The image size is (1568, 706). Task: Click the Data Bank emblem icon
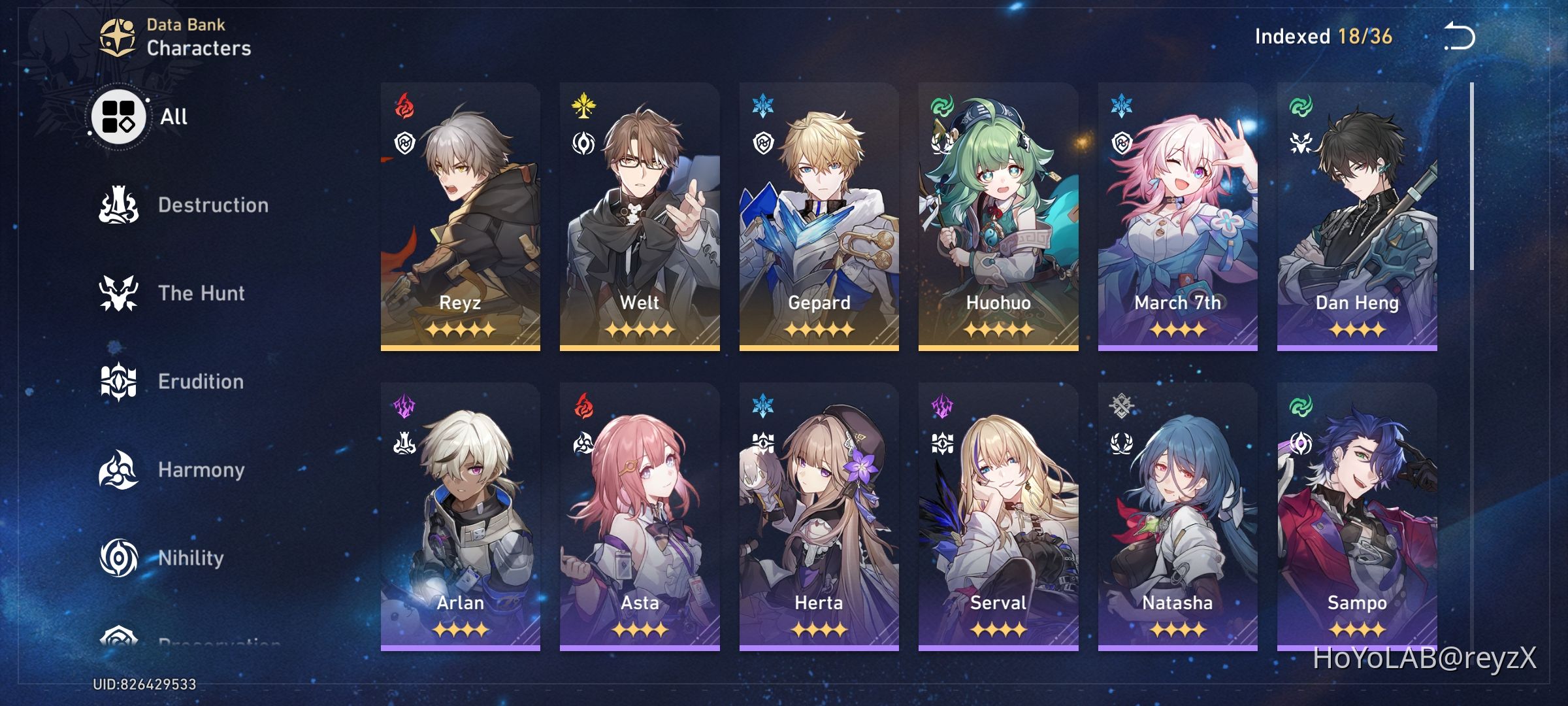118,36
